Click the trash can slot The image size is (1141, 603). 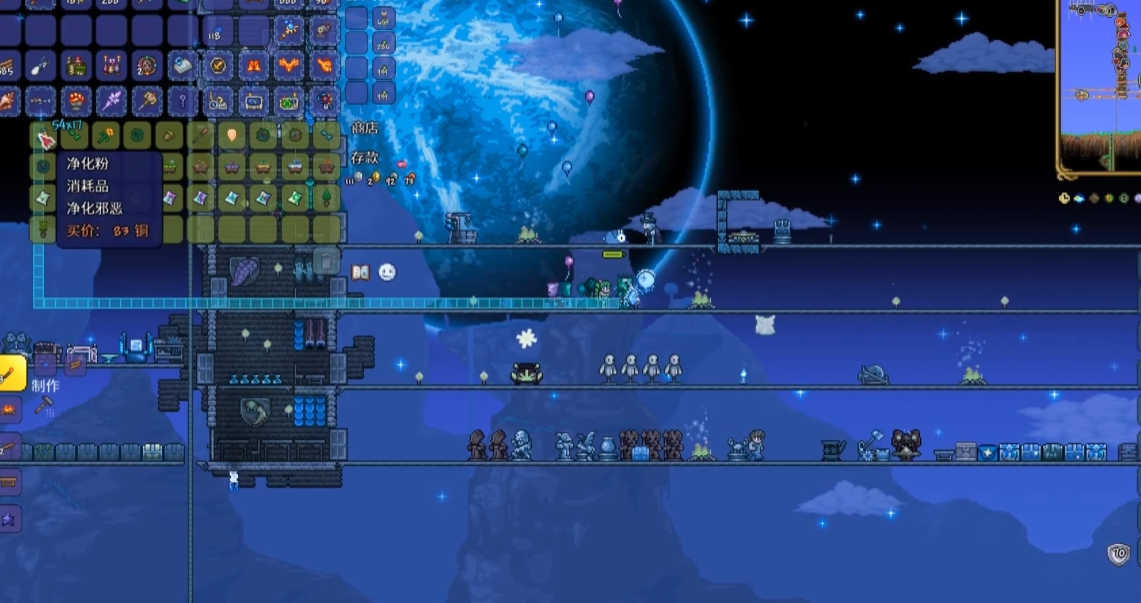[x=326, y=262]
